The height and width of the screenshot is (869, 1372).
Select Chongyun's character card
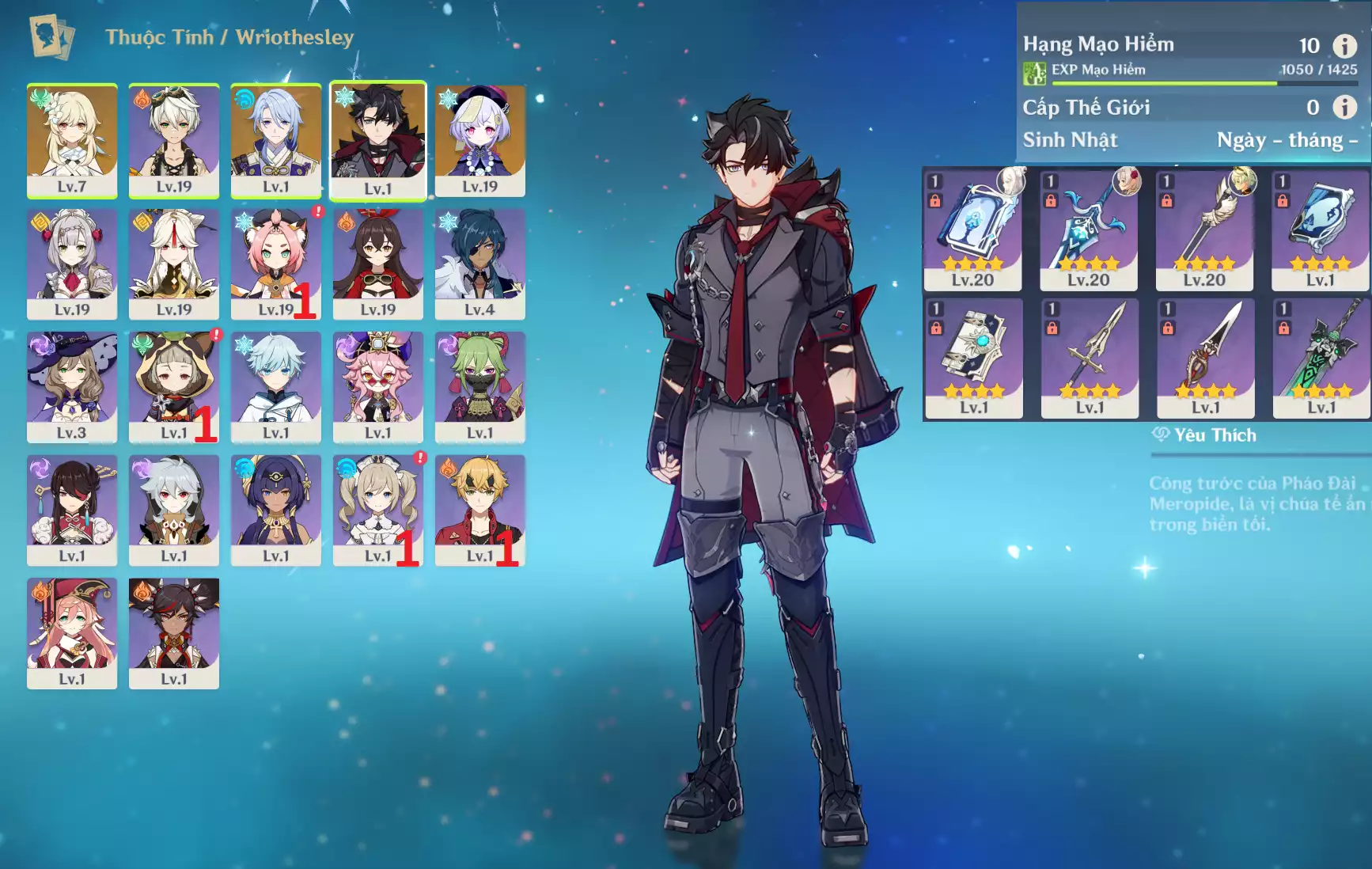click(x=276, y=387)
